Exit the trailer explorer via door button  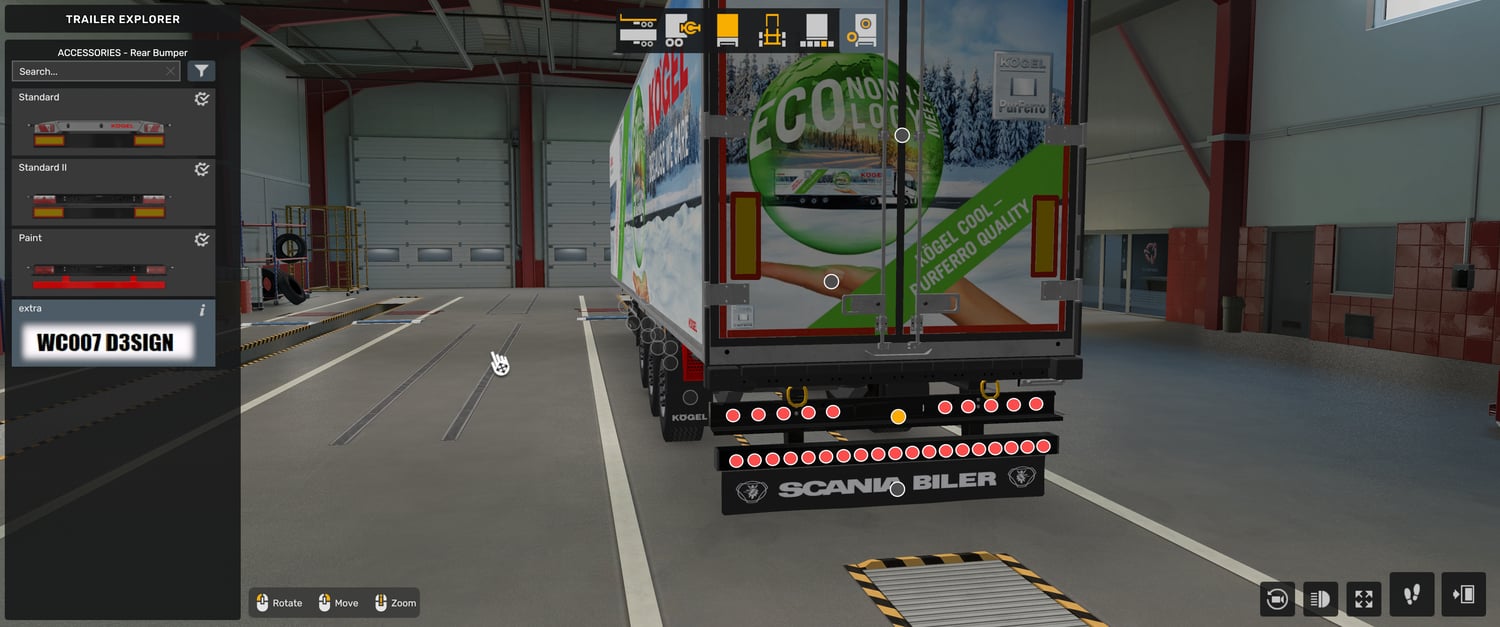[x=1463, y=595]
